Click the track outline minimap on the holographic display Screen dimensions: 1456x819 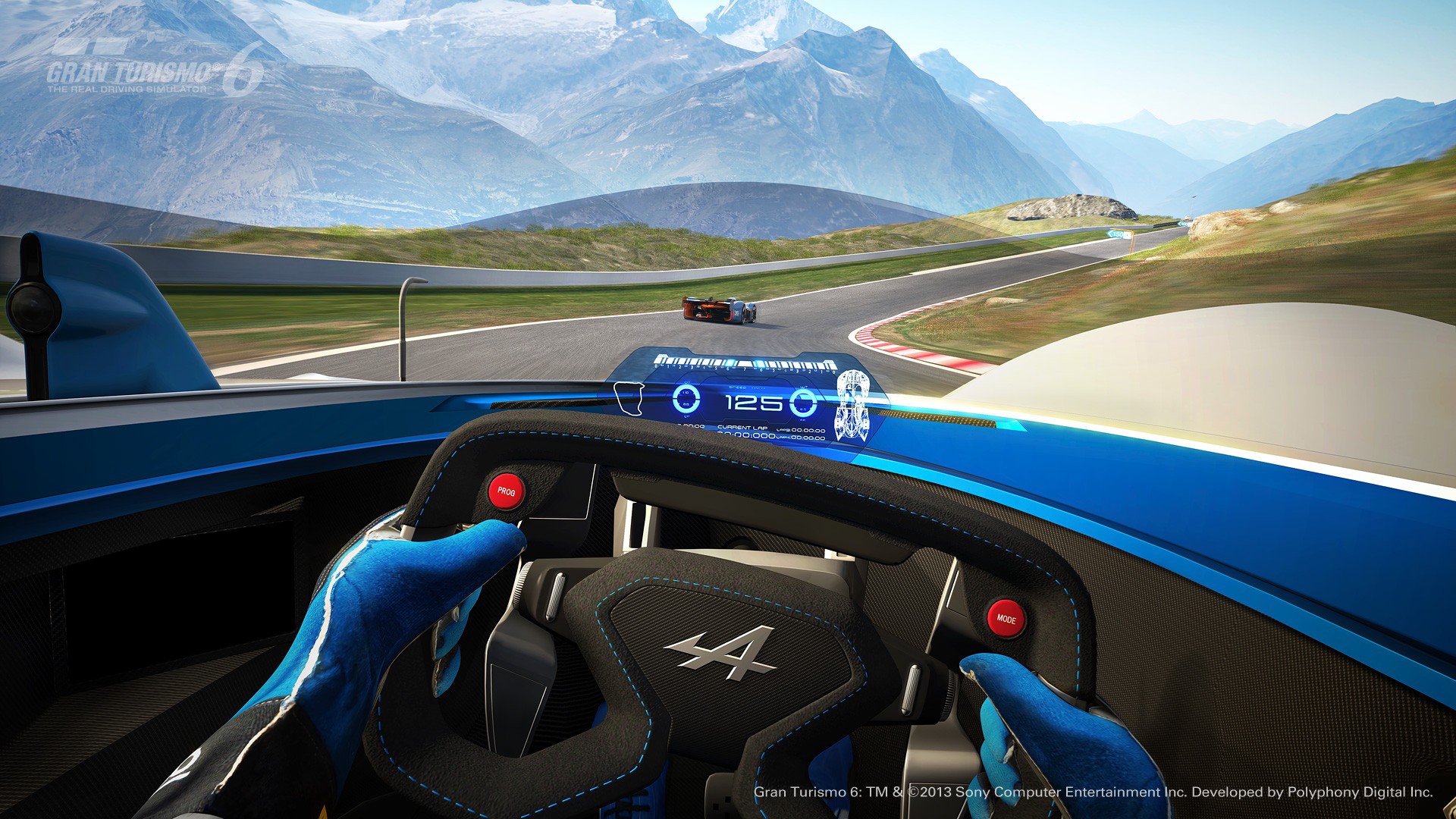(630, 399)
